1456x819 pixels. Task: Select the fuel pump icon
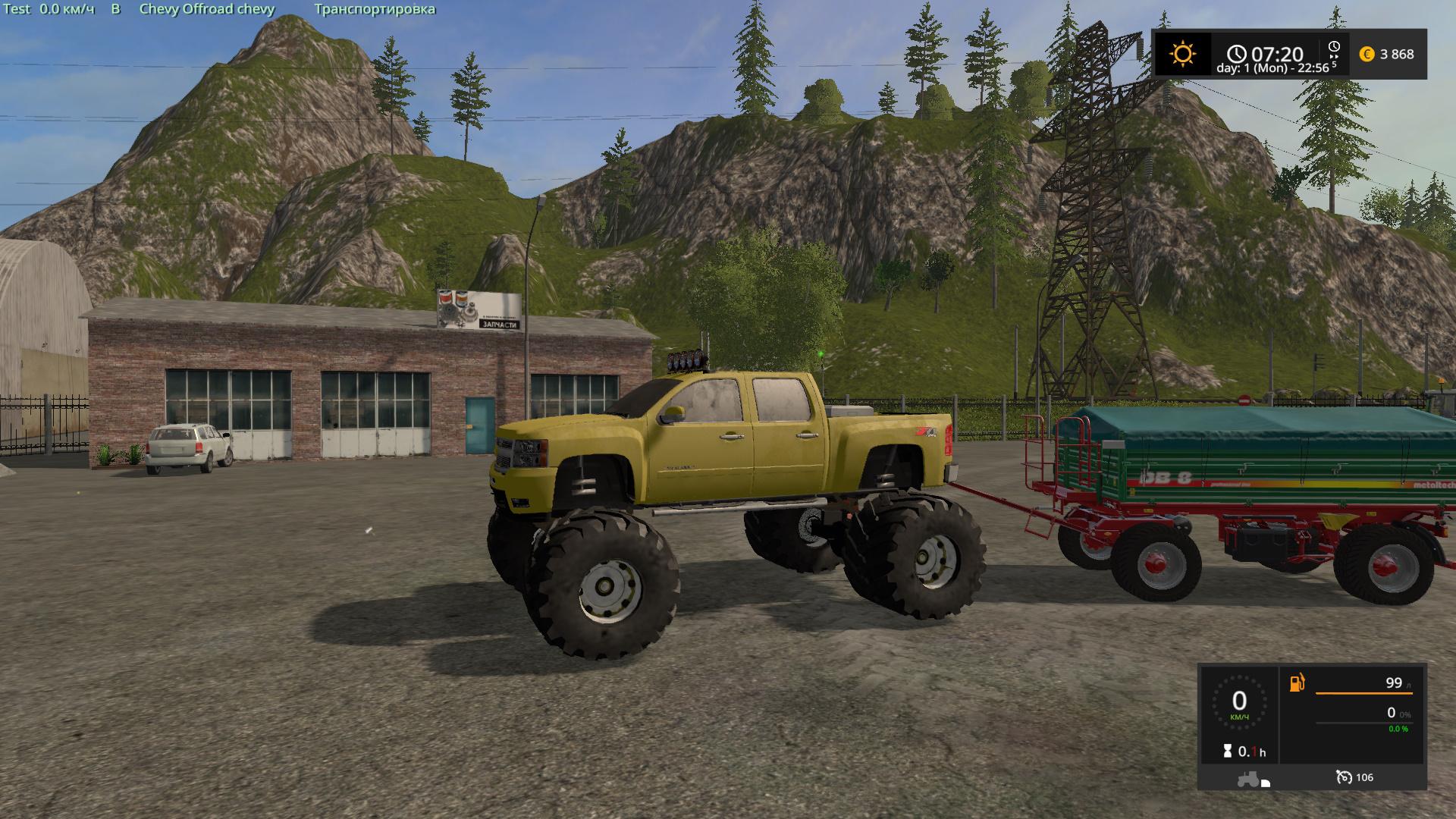(1297, 682)
